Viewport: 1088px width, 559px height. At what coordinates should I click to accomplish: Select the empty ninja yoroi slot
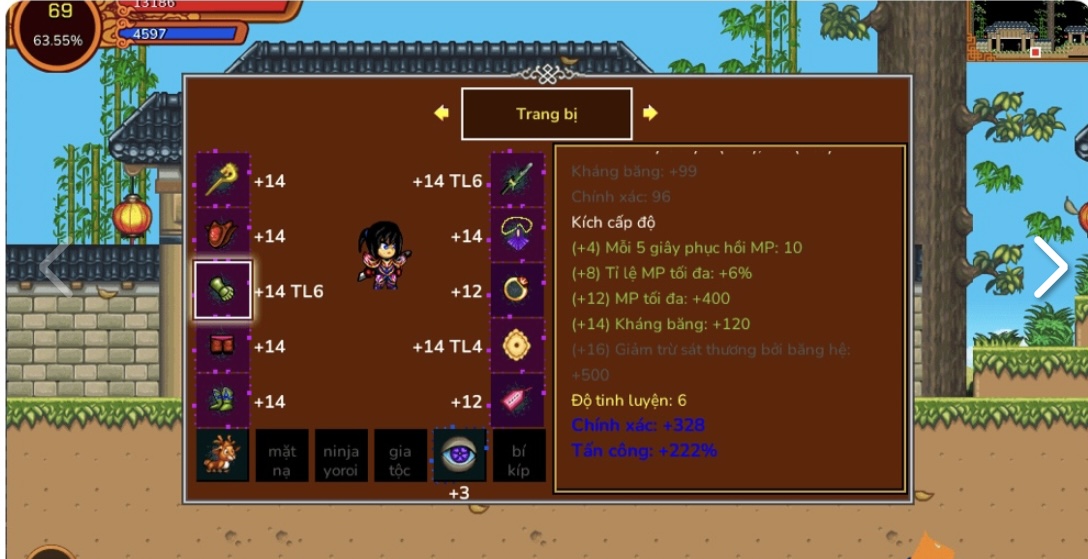coord(341,456)
